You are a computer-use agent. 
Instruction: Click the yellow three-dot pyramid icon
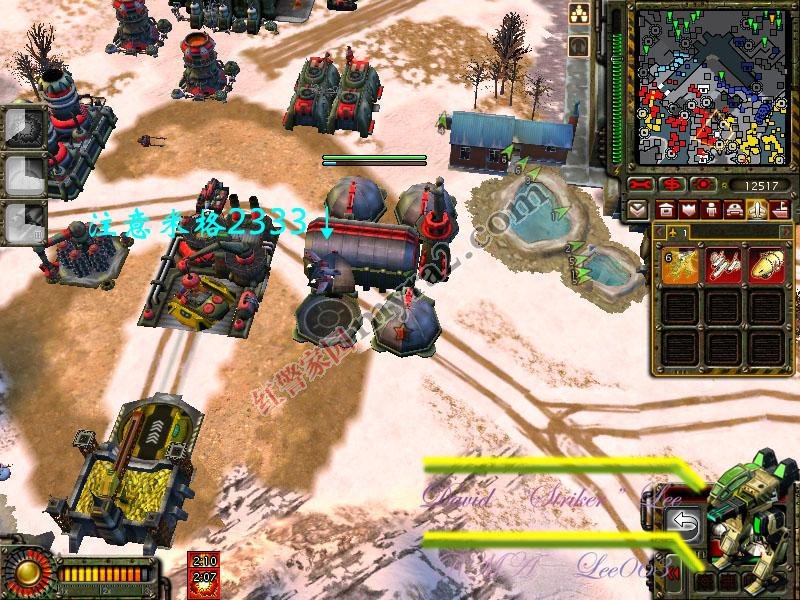tap(578, 14)
